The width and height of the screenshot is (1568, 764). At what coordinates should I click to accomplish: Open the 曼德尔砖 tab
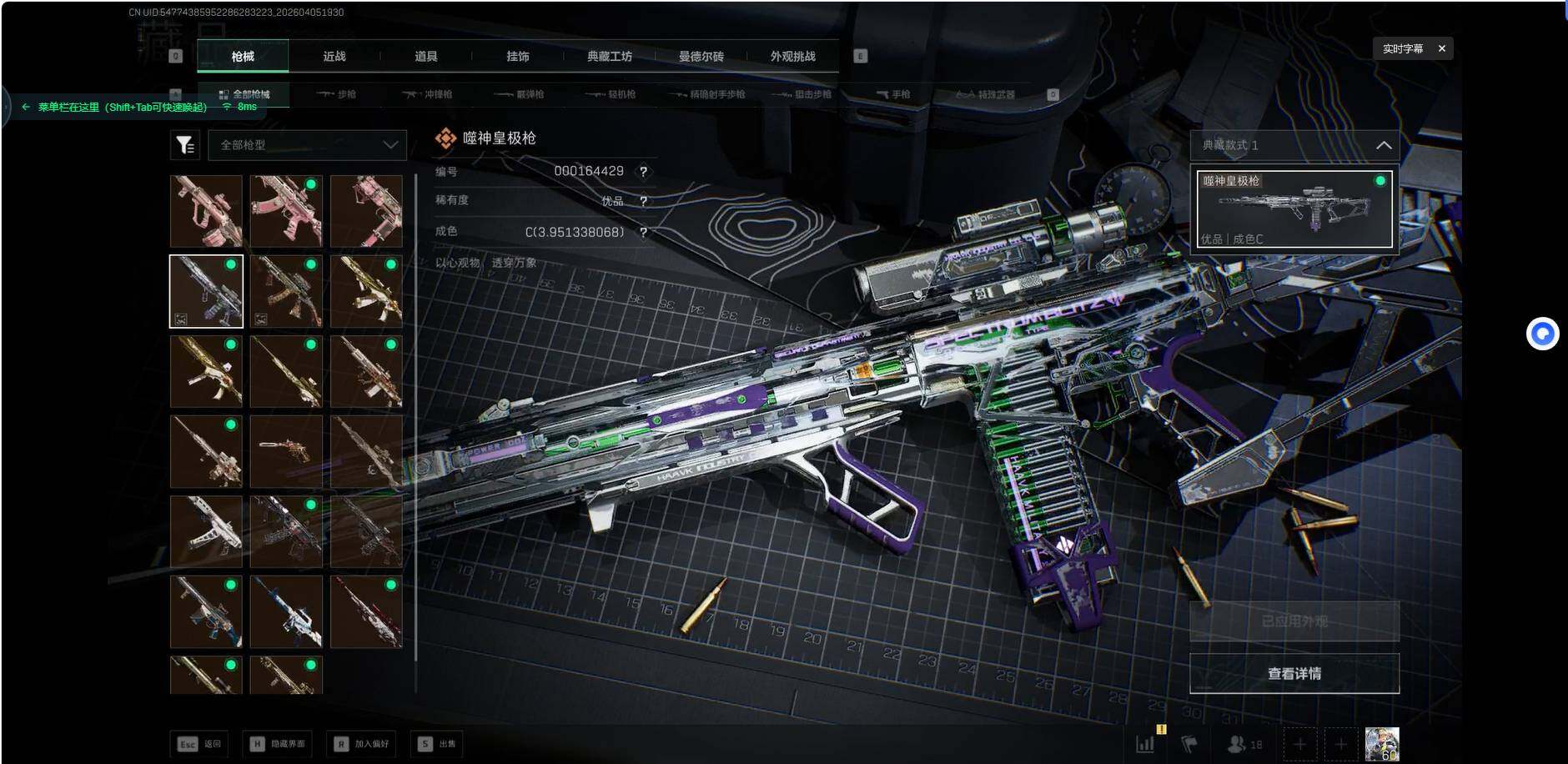[x=701, y=57]
